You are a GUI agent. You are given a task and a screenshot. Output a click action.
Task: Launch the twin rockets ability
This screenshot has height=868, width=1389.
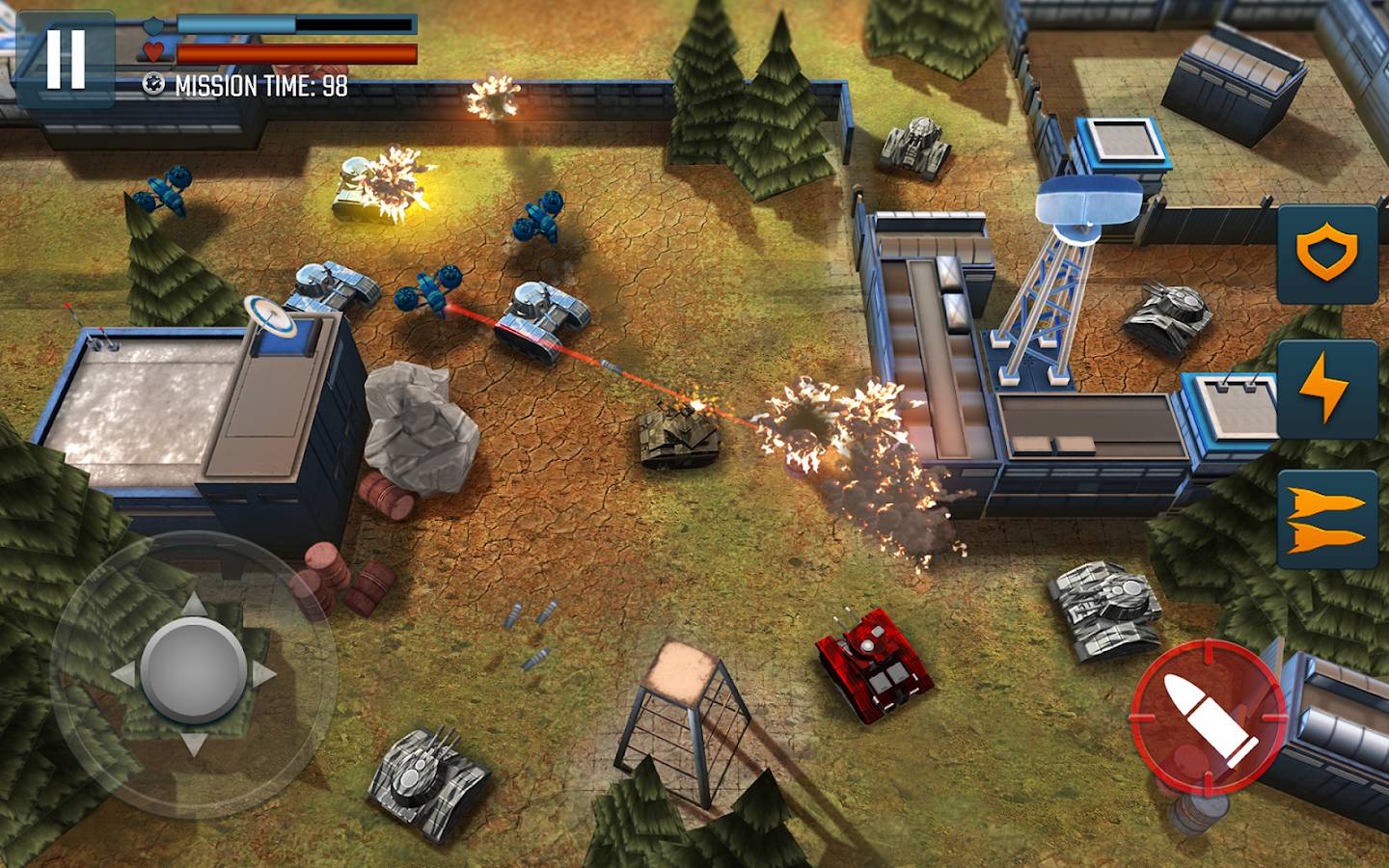1327,520
